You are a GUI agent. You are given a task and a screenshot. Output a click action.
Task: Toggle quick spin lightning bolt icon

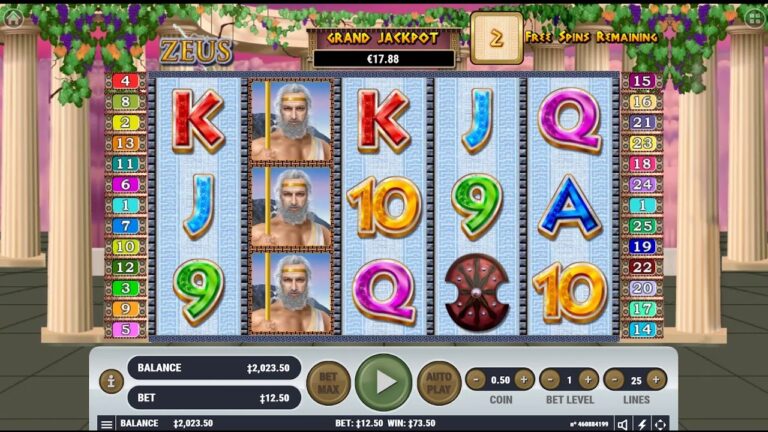(x=642, y=424)
